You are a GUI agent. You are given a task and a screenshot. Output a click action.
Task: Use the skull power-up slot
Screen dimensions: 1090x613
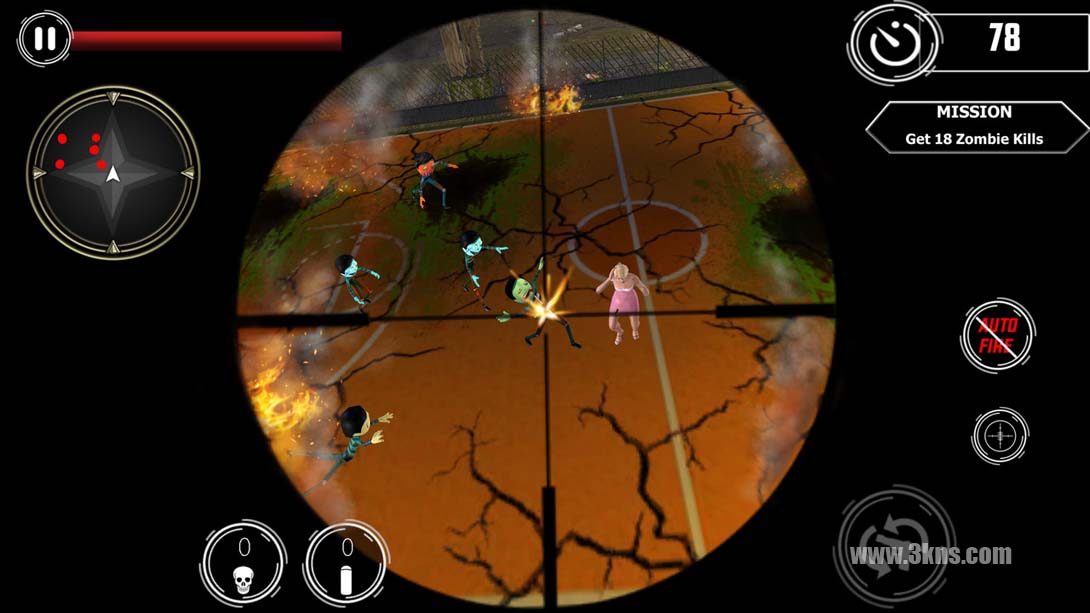tap(243, 564)
